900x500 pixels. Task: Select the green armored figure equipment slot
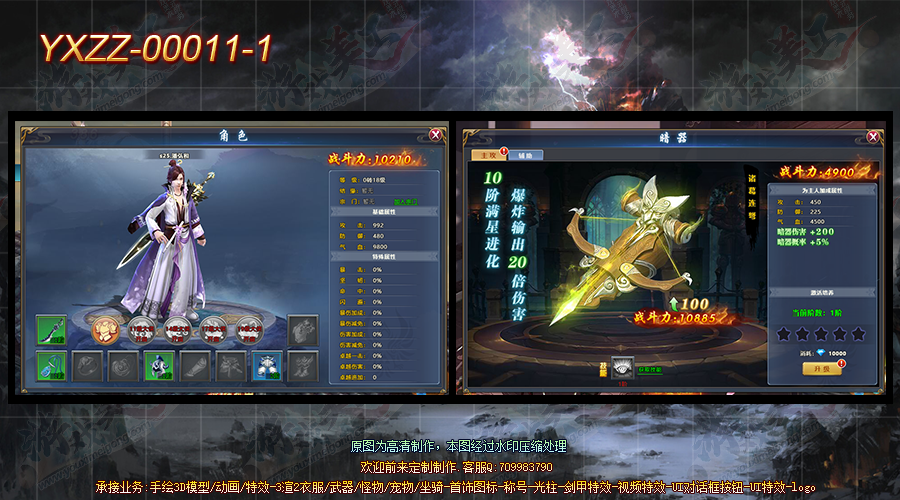point(158,365)
